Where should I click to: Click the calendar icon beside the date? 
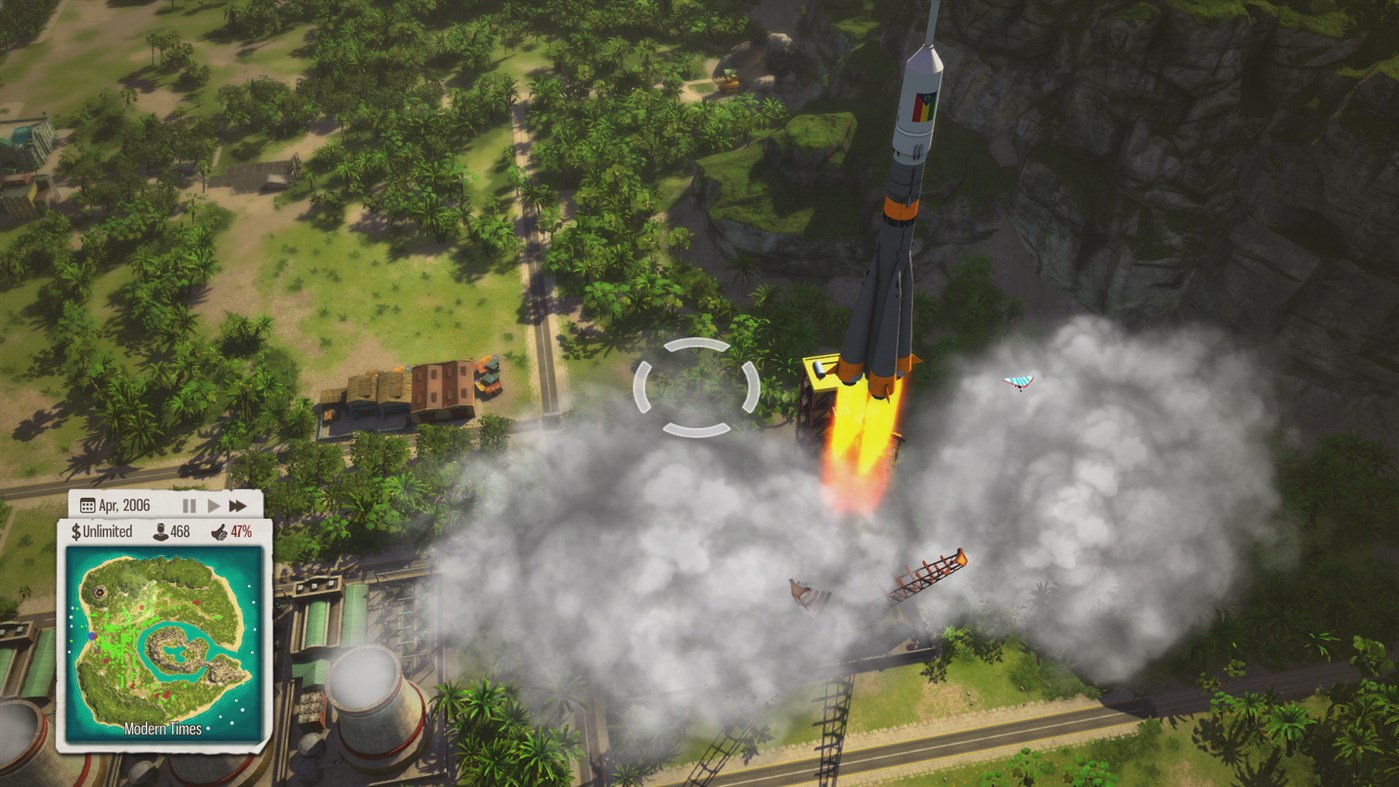tap(88, 504)
